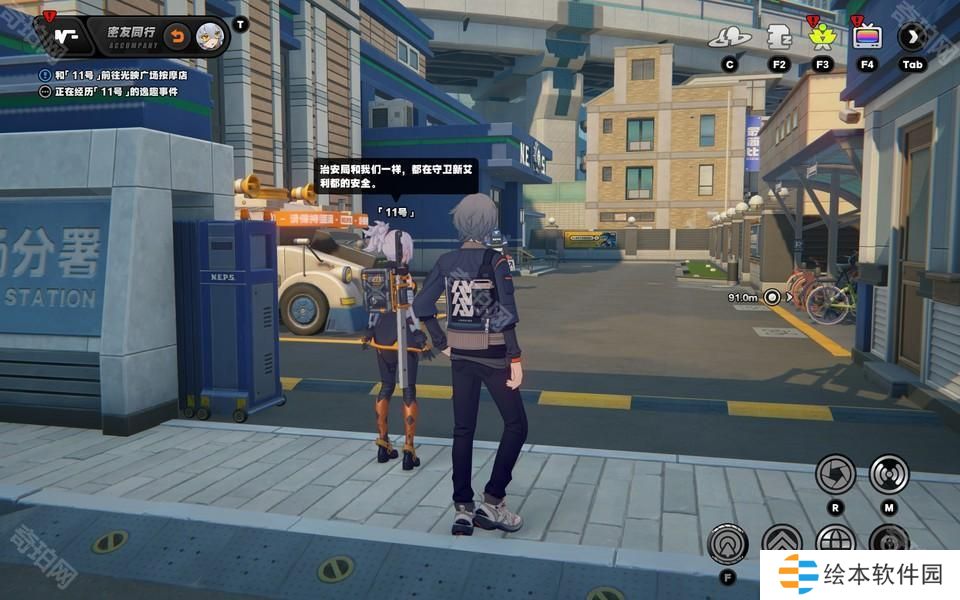Open the quest tracker icon at top-left
This screenshot has width=960, height=600.
pyautogui.click(x=65, y=36)
